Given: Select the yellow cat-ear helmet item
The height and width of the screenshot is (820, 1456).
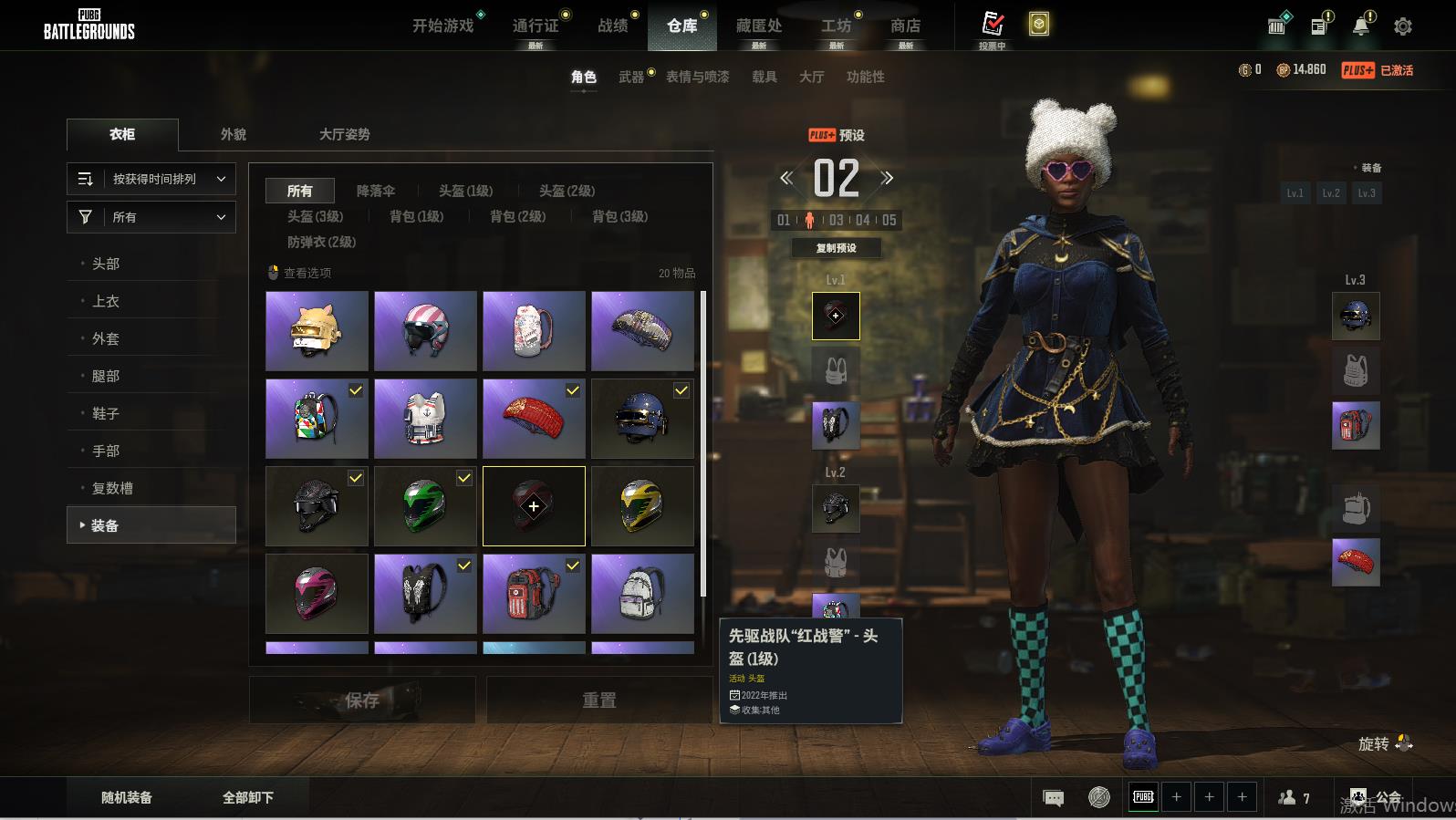Looking at the screenshot, I should pyautogui.click(x=317, y=330).
